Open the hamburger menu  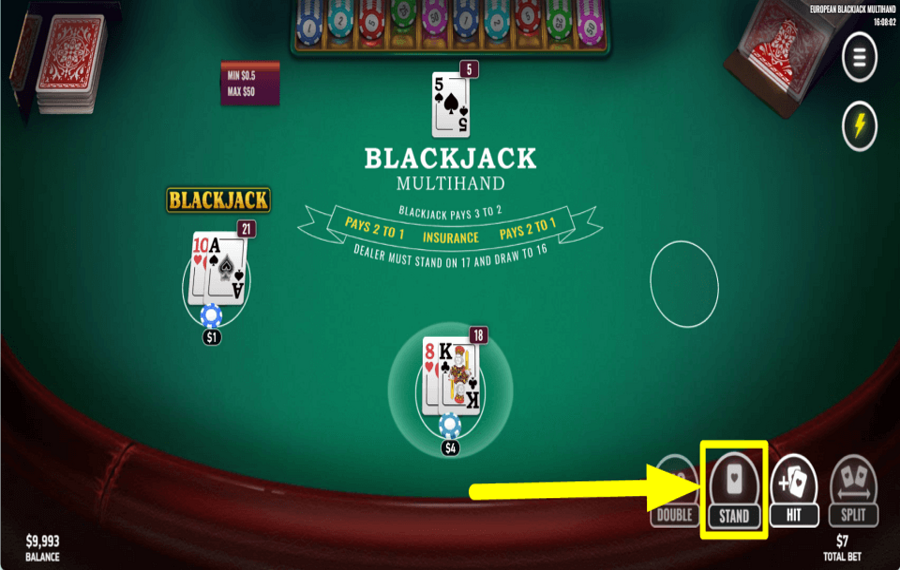point(859,59)
